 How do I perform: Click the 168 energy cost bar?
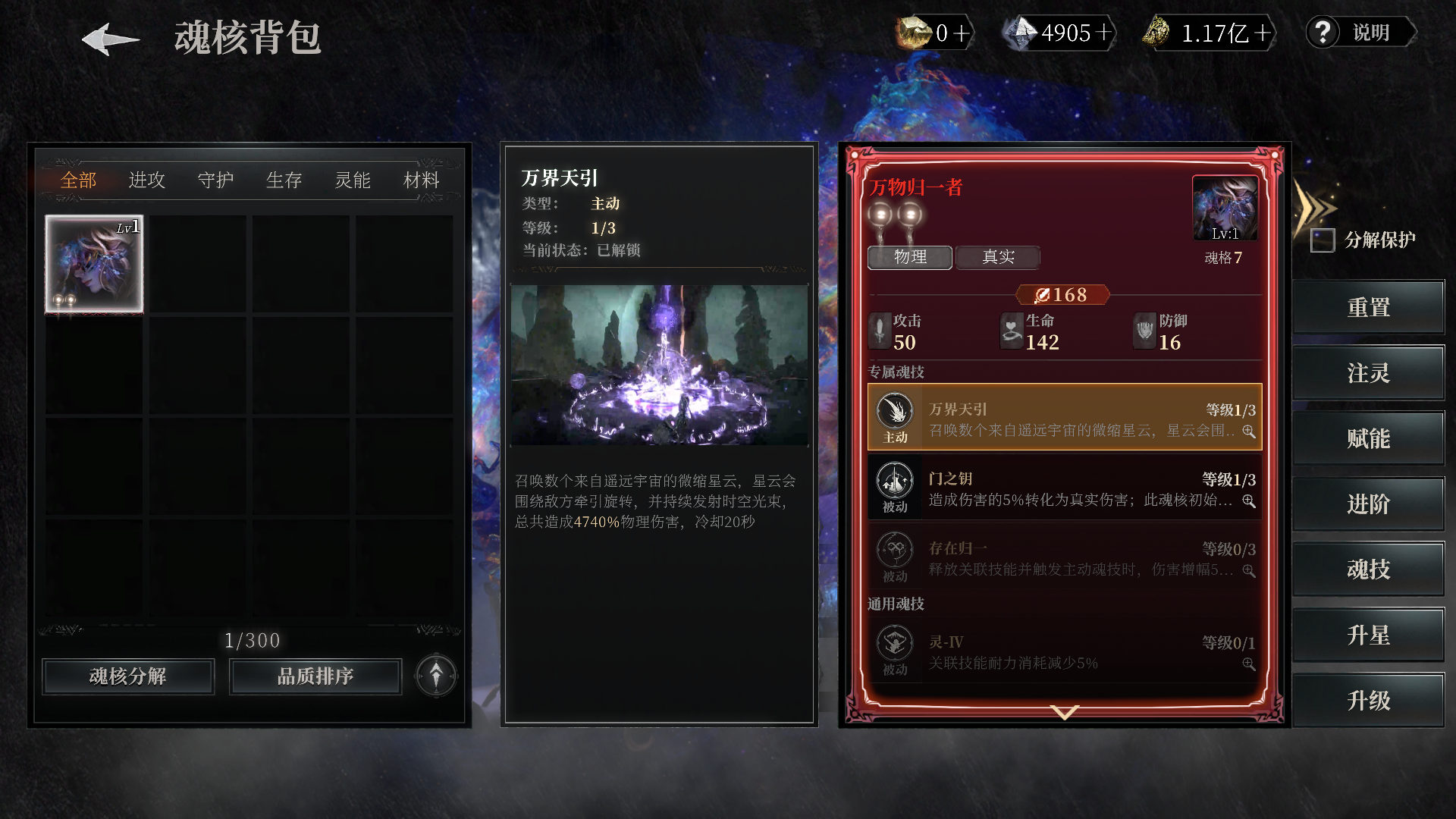pos(1063,294)
